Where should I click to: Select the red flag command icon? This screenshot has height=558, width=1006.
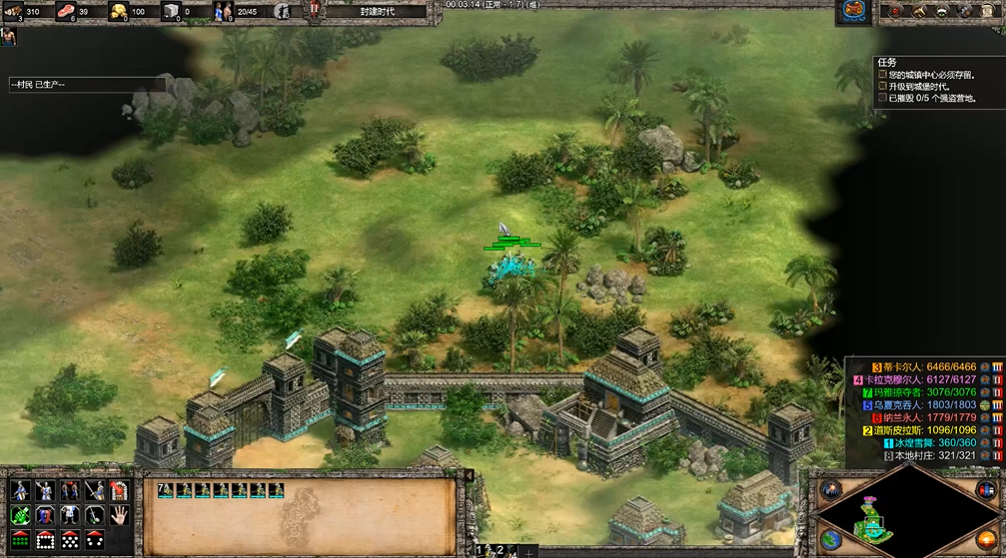[x=119, y=490]
